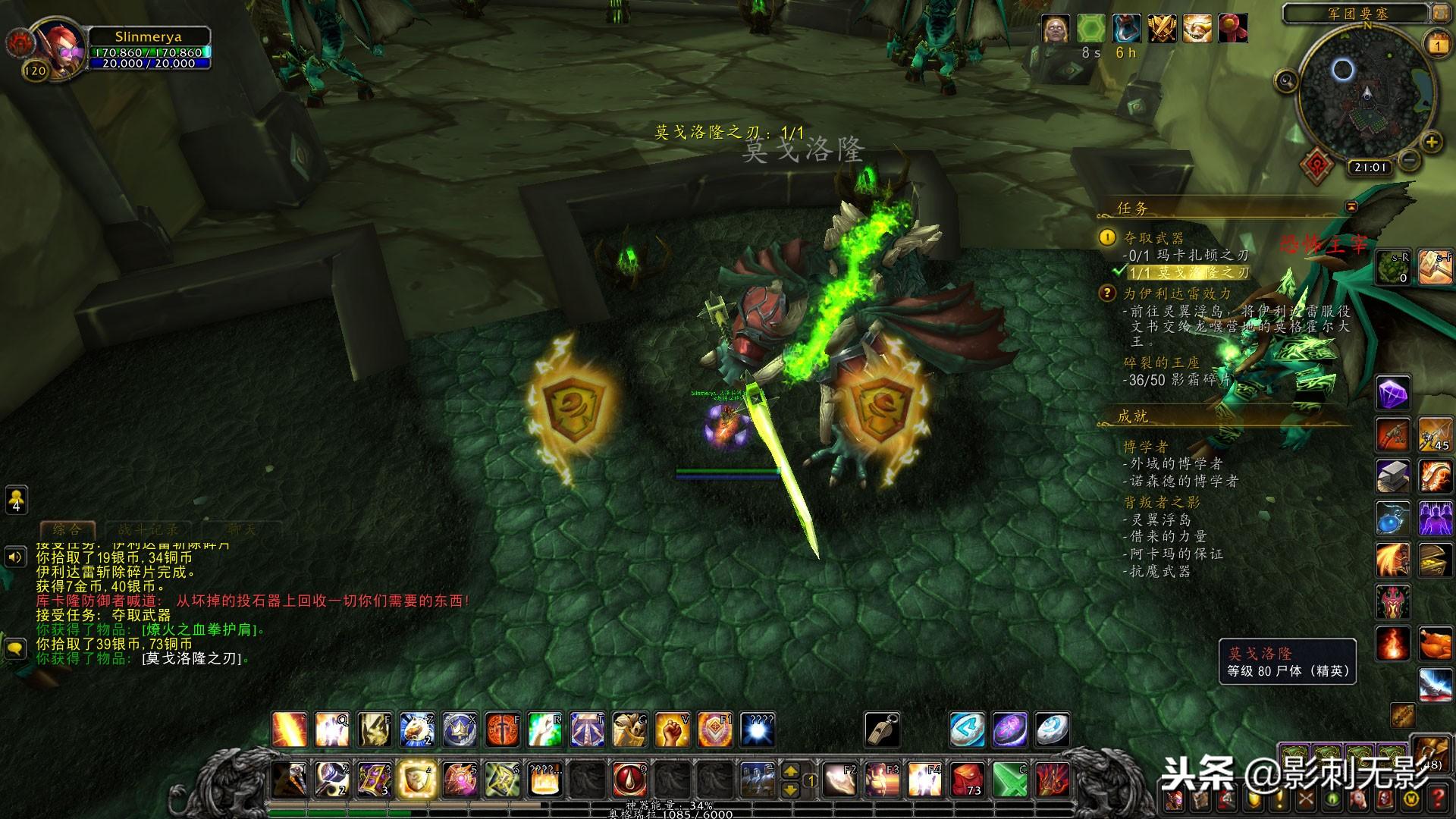Open the minimap tracking magnifier button
The height and width of the screenshot is (819, 1456).
coord(1286,80)
